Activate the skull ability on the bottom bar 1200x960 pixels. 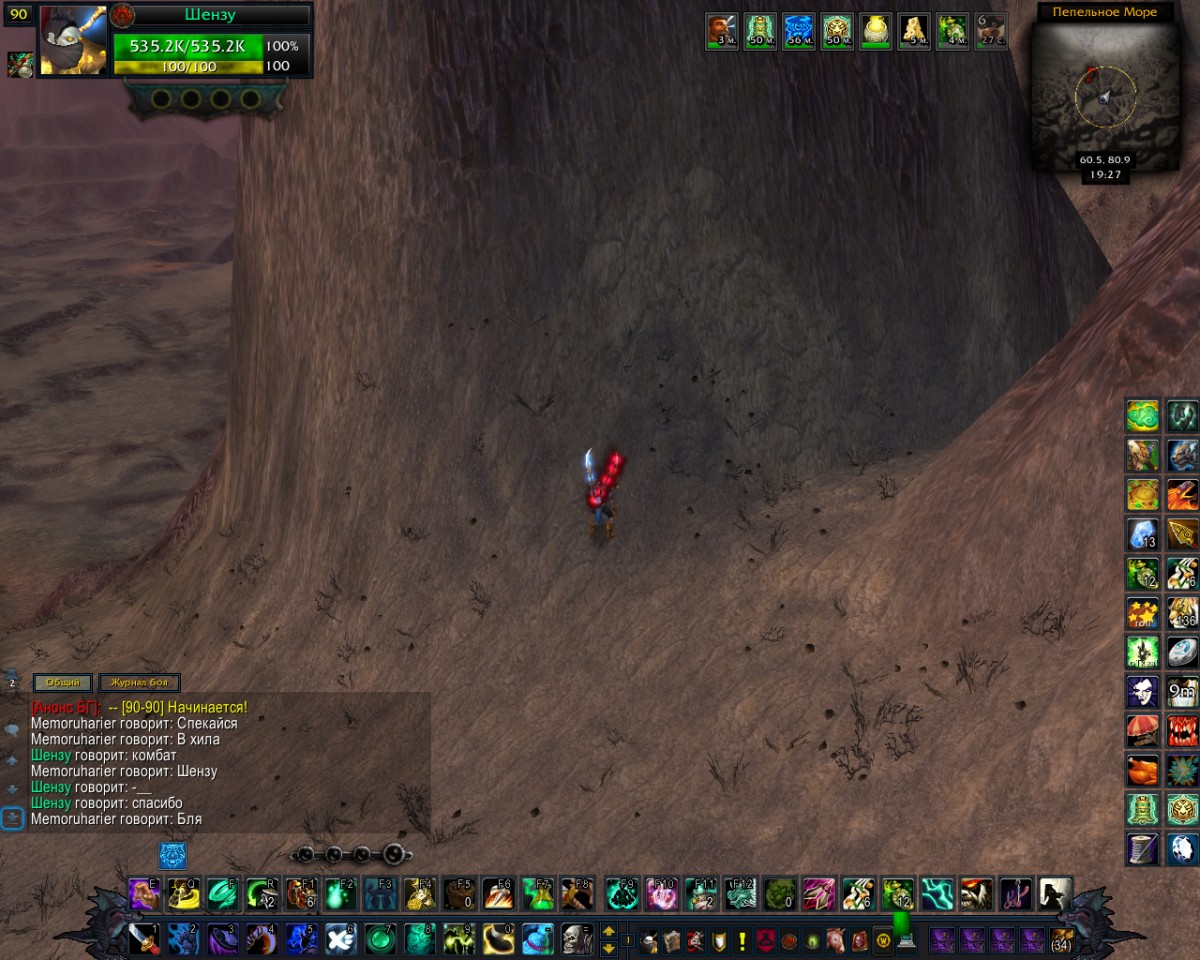(x=576, y=939)
